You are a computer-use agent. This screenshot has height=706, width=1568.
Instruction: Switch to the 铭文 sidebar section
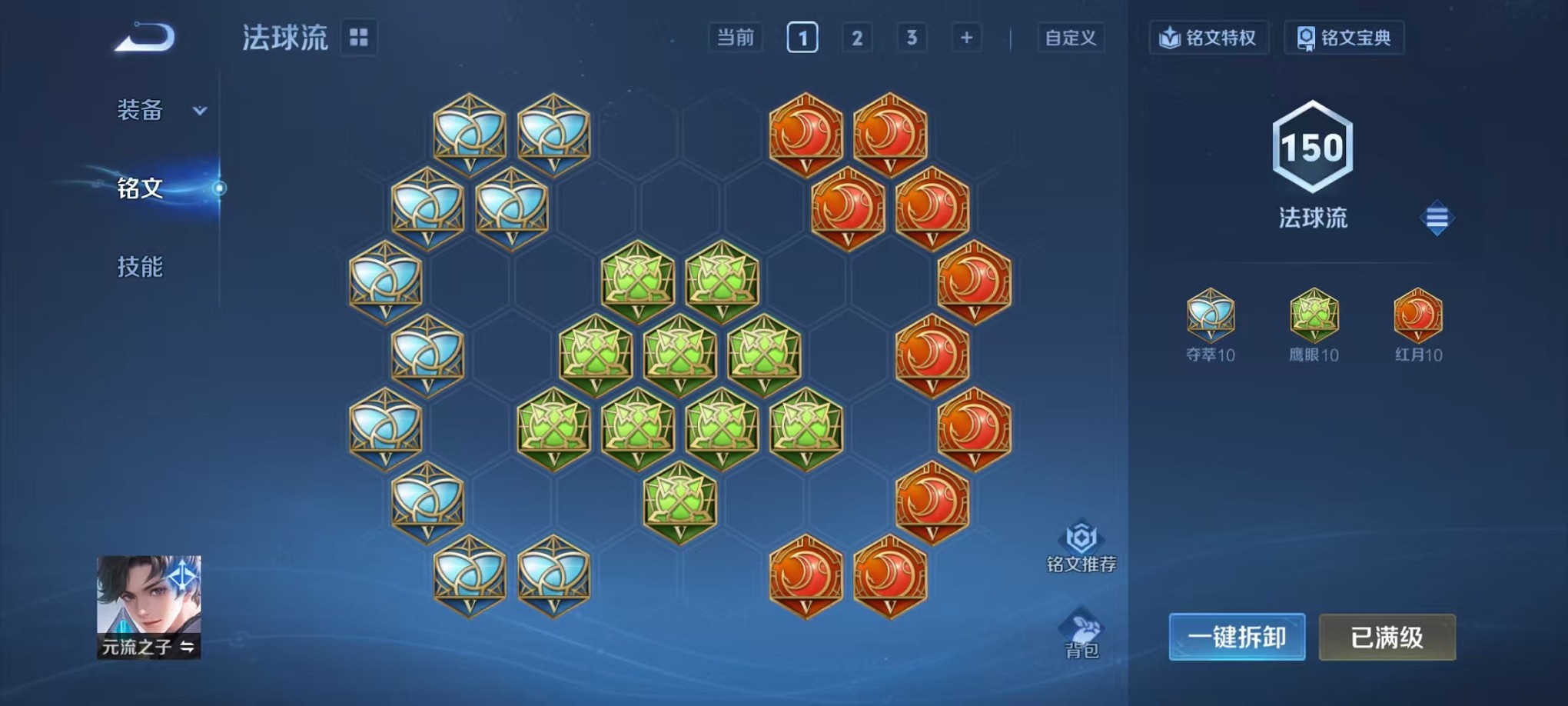click(x=141, y=188)
